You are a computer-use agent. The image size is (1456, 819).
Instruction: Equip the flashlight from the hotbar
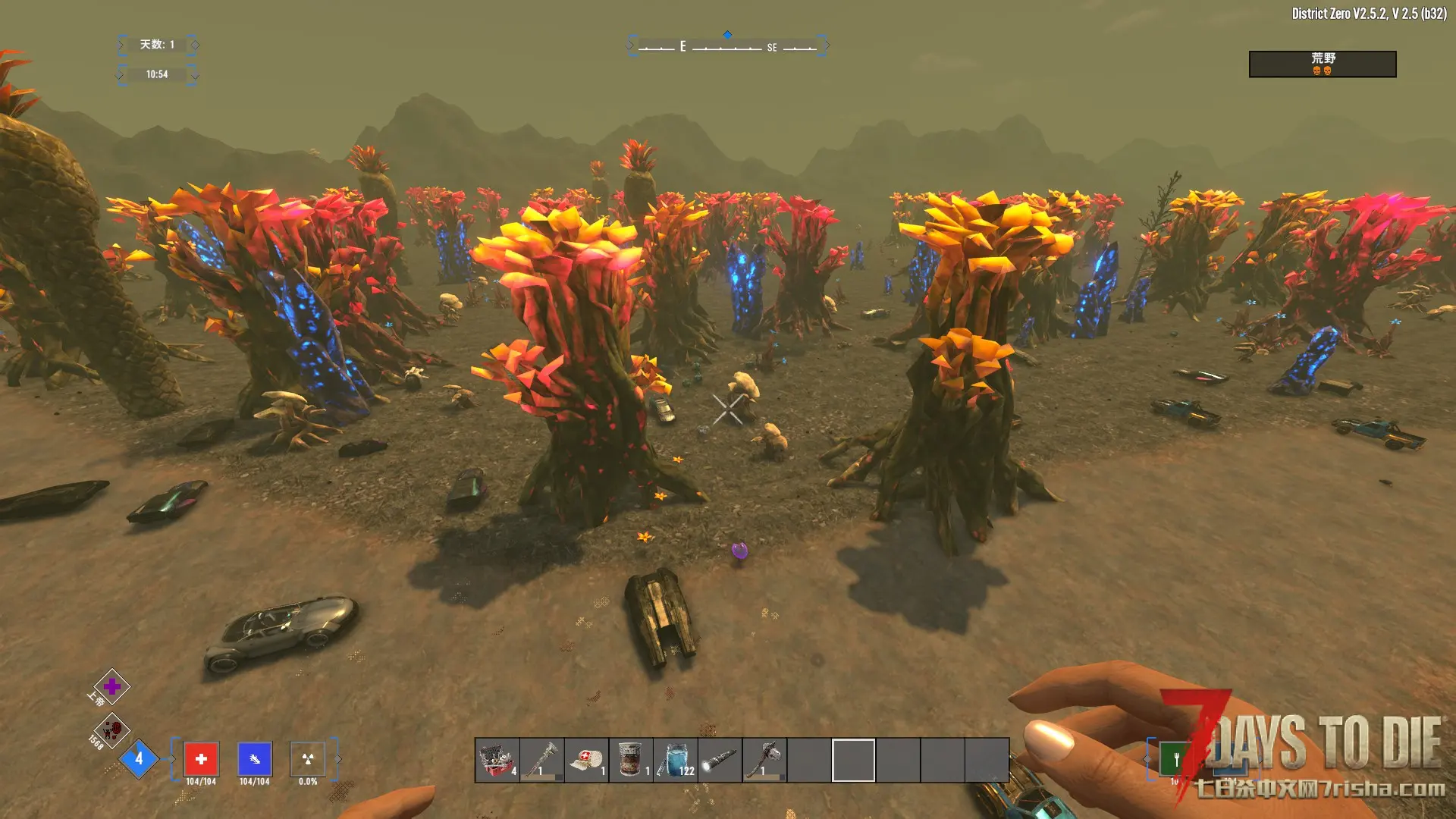click(x=720, y=759)
